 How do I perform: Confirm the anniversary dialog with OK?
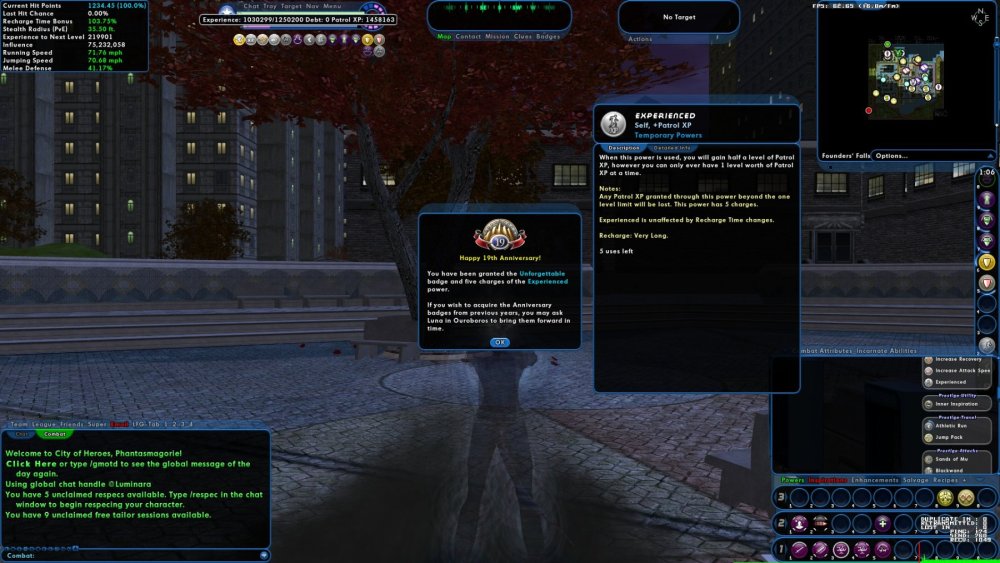click(499, 342)
